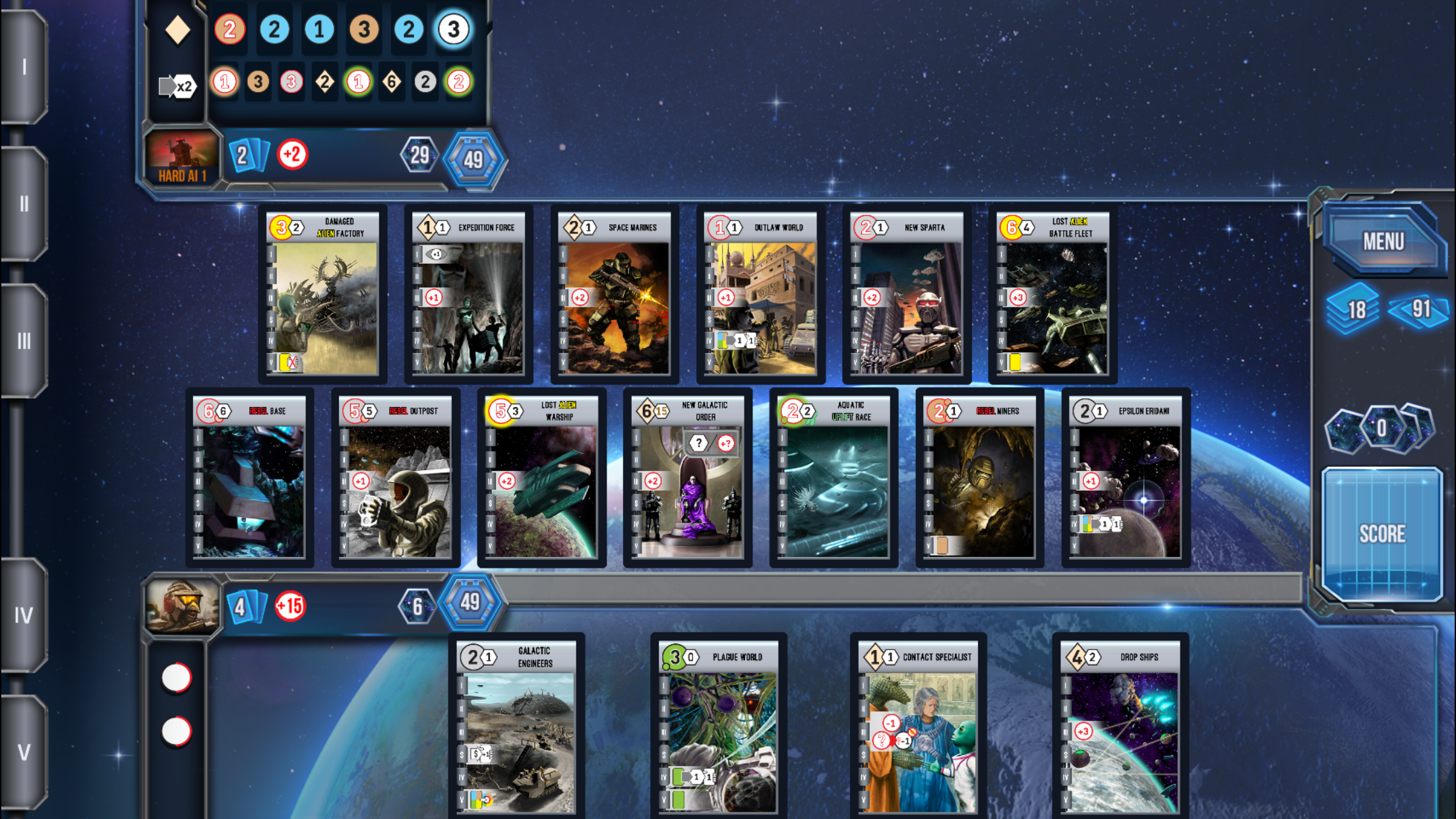Choose the Galactic Engineers card
Image resolution: width=1456 pixels, height=819 pixels.
click(516, 727)
